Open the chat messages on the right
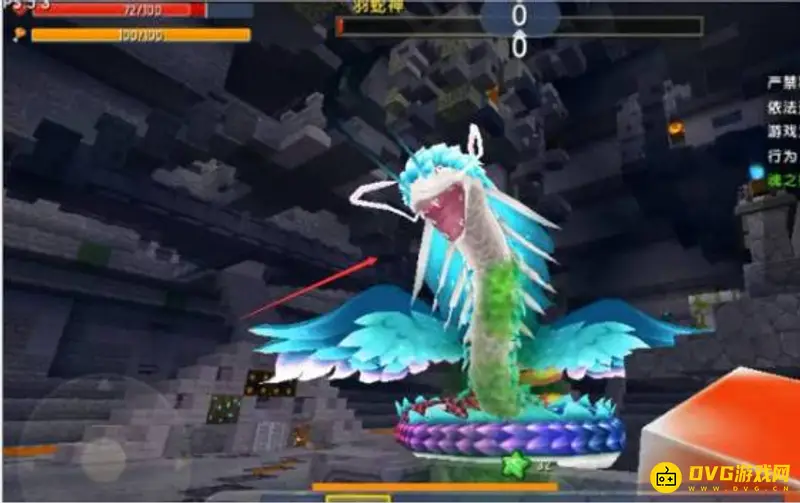 click(x=781, y=132)
